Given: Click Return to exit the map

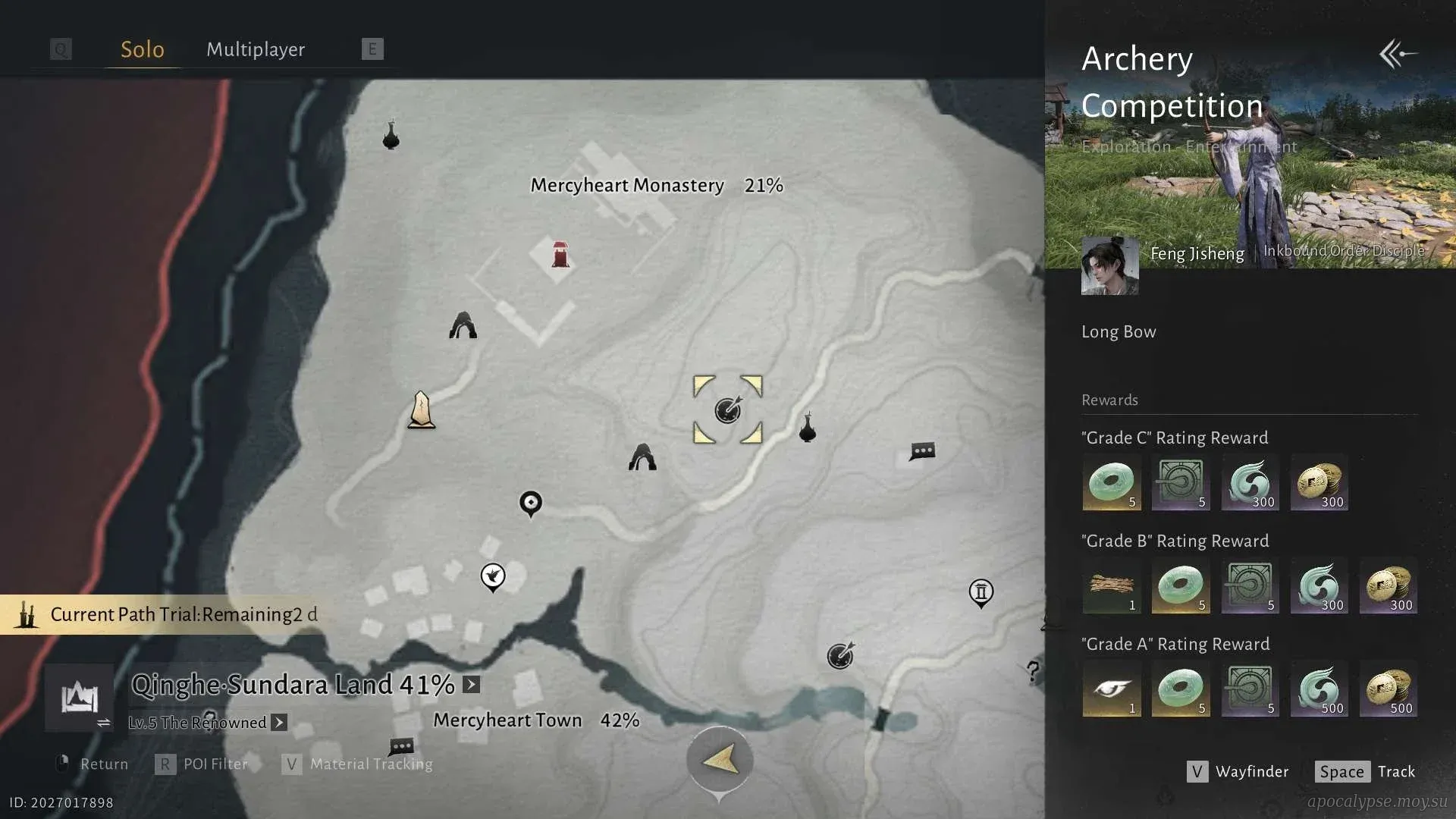Looking at the screenshot, I should click(x=93, y=764).
